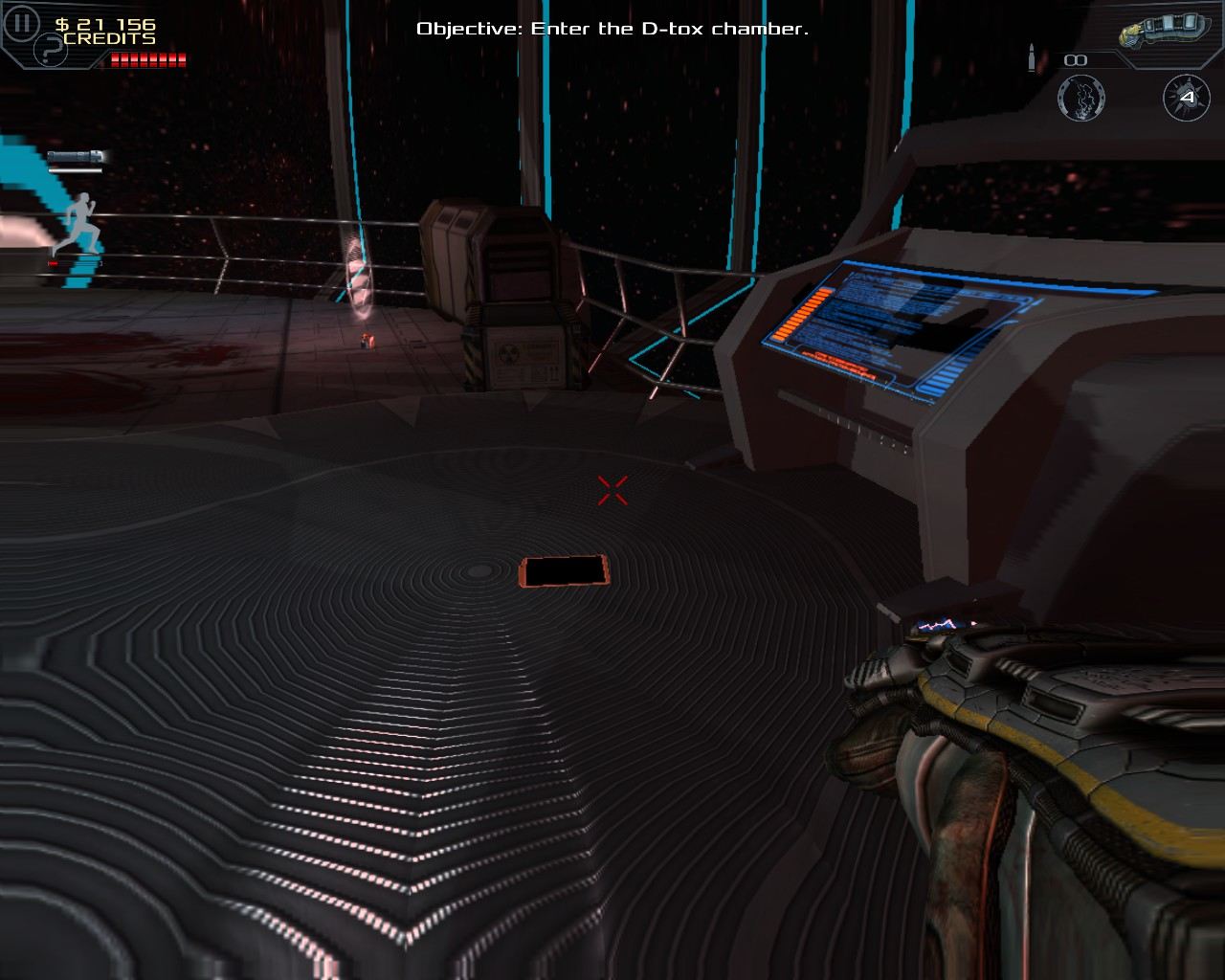Select the frag grenade icon showing count 4
The width and height of the screenshot is (1225, 980).
pos(1184,98)
